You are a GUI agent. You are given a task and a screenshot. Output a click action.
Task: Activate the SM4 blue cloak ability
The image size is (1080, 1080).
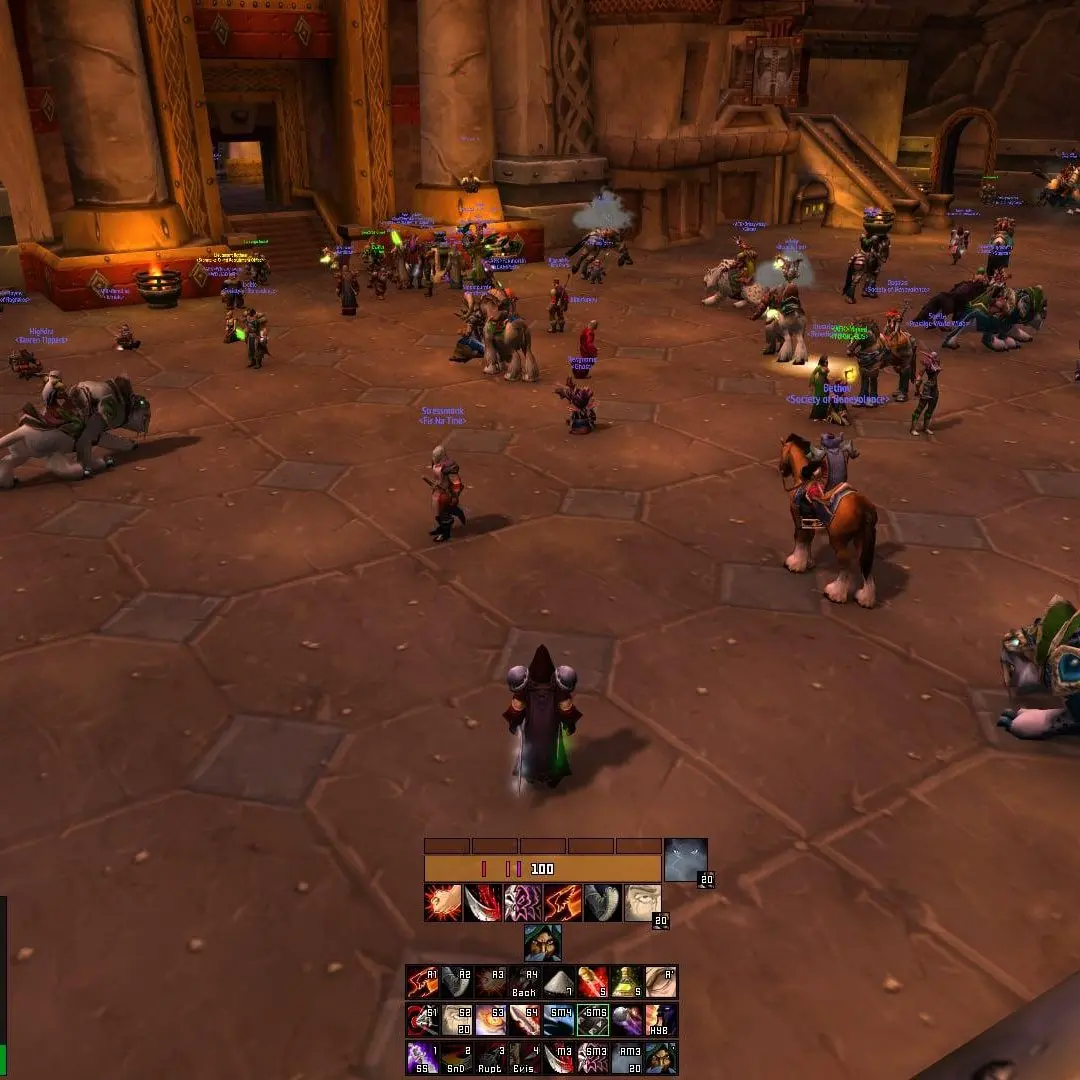click(x=559, y=1020)
